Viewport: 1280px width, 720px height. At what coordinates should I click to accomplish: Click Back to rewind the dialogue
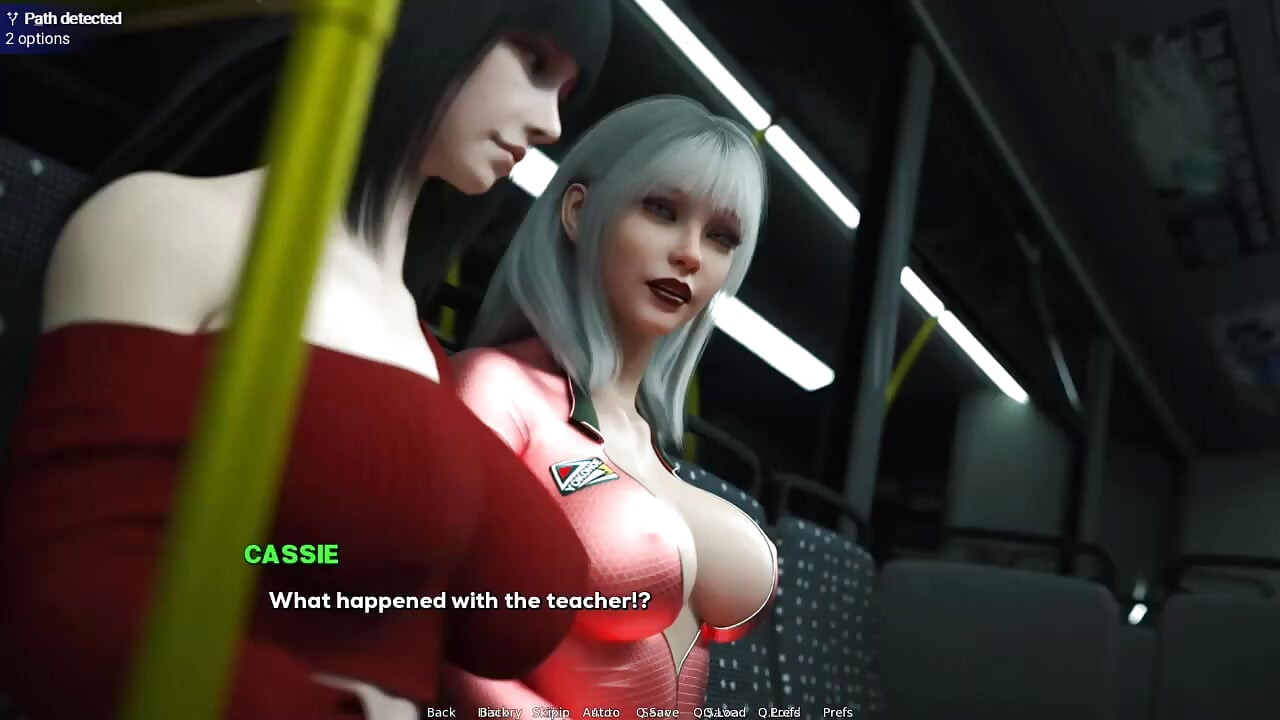441,712
